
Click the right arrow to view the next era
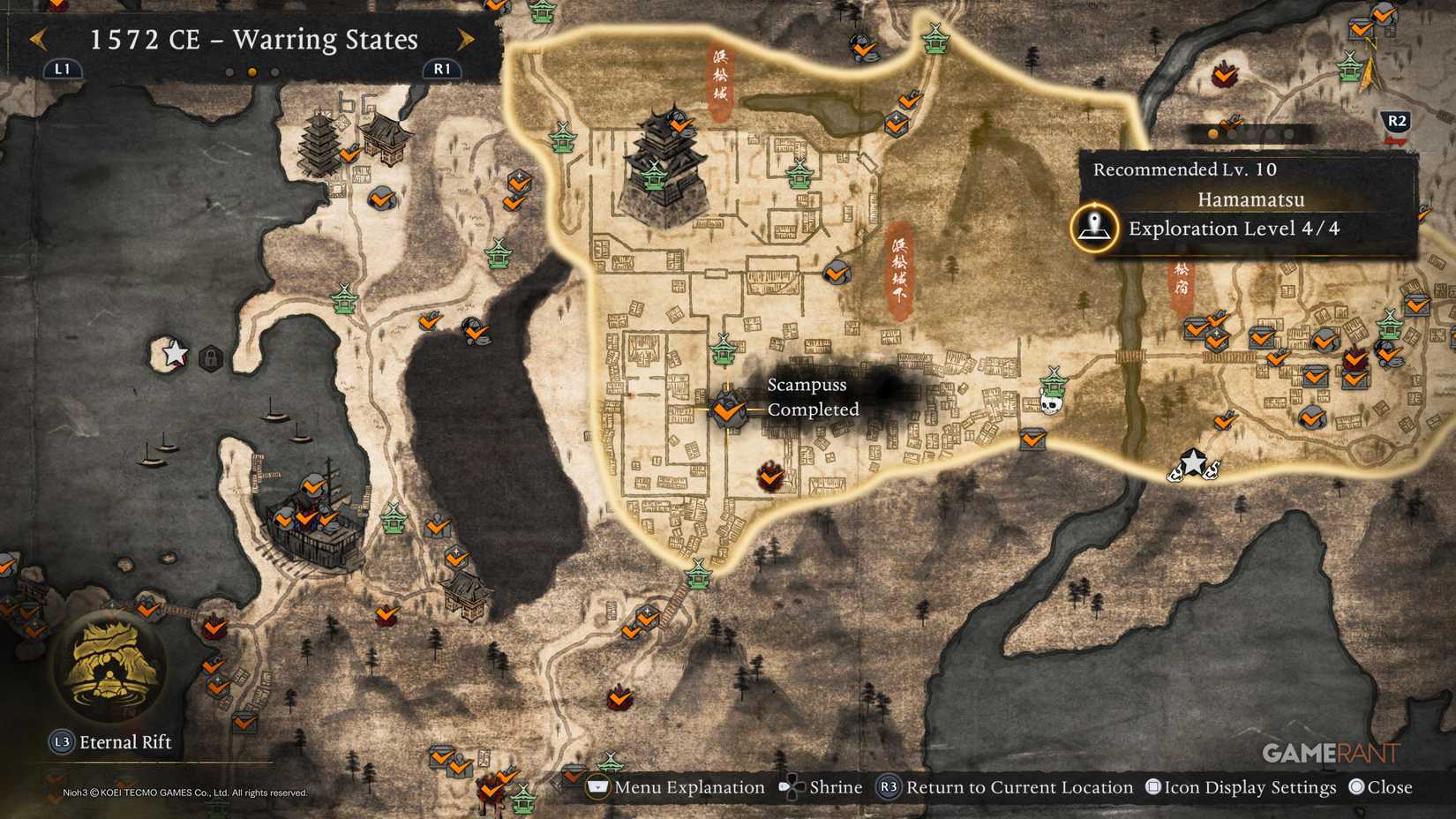(x=465, y=40)
